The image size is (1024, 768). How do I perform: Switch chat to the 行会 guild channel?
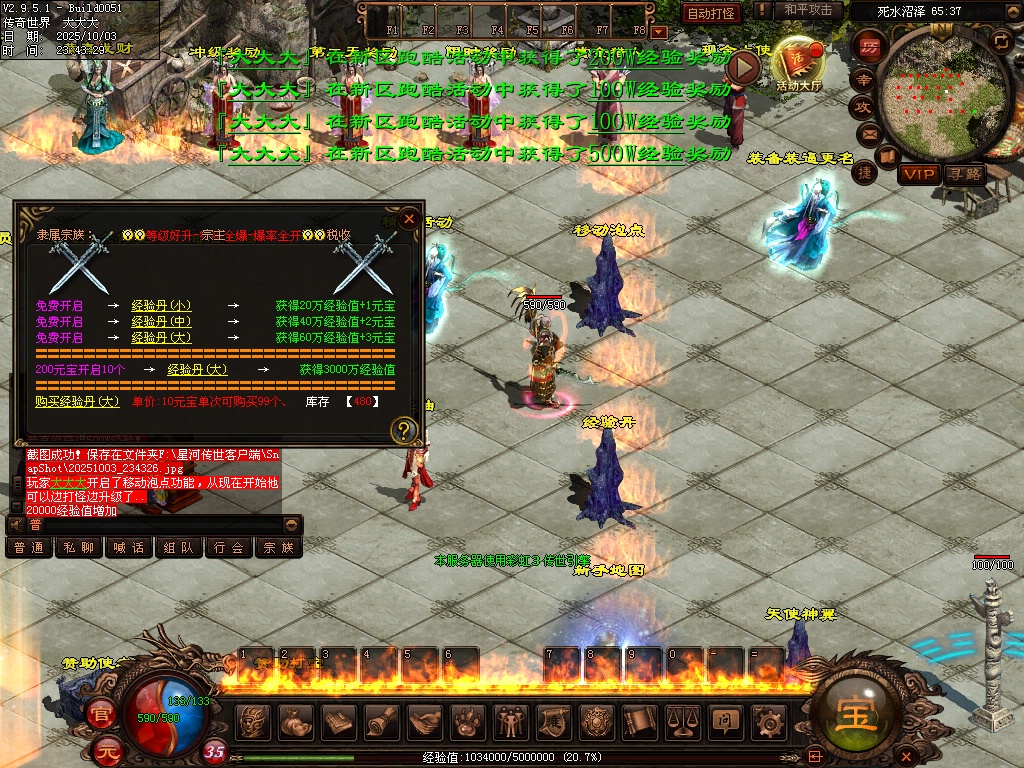pos(229,548)
